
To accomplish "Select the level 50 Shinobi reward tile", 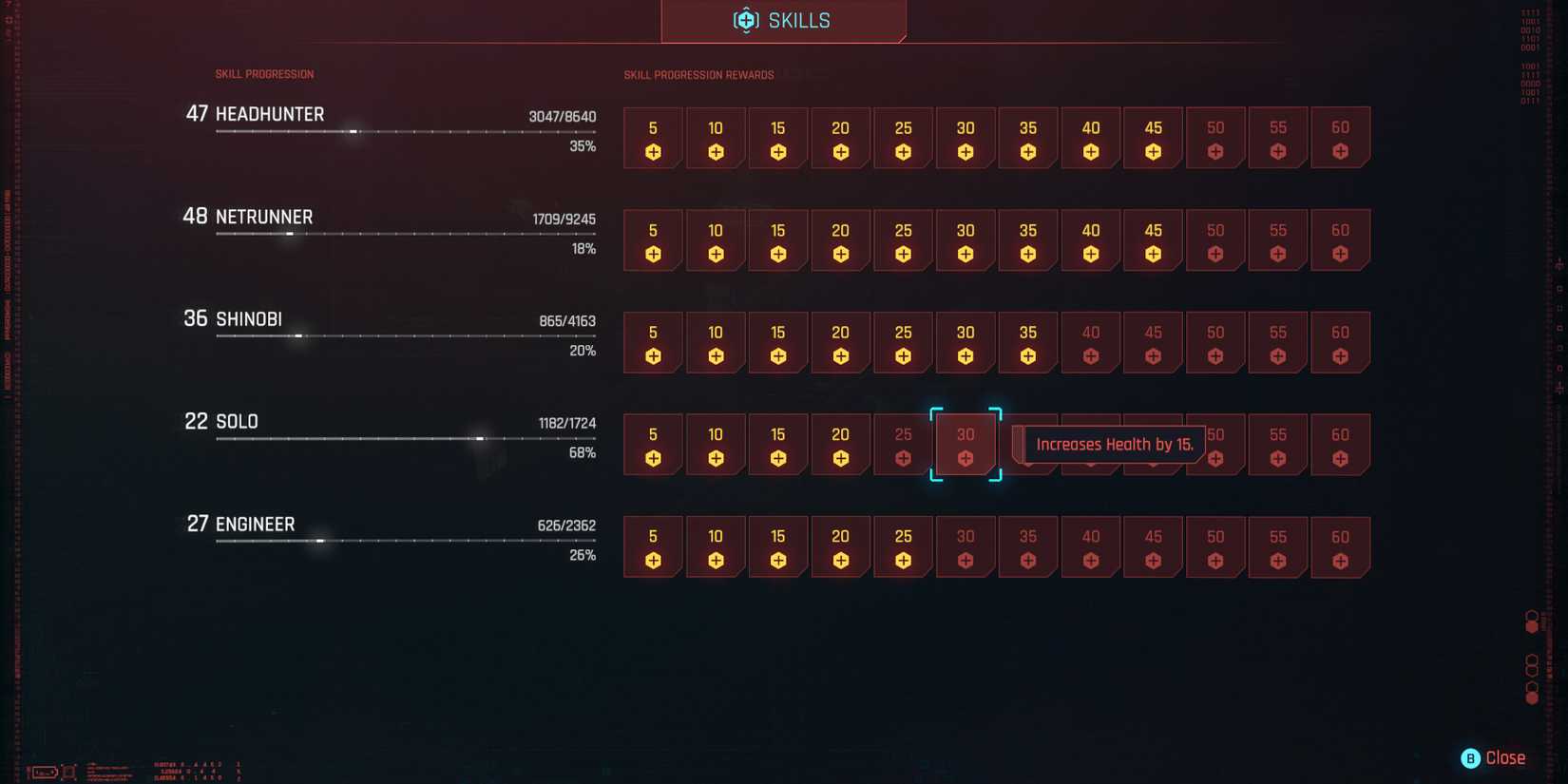I will coord(1215,343).
